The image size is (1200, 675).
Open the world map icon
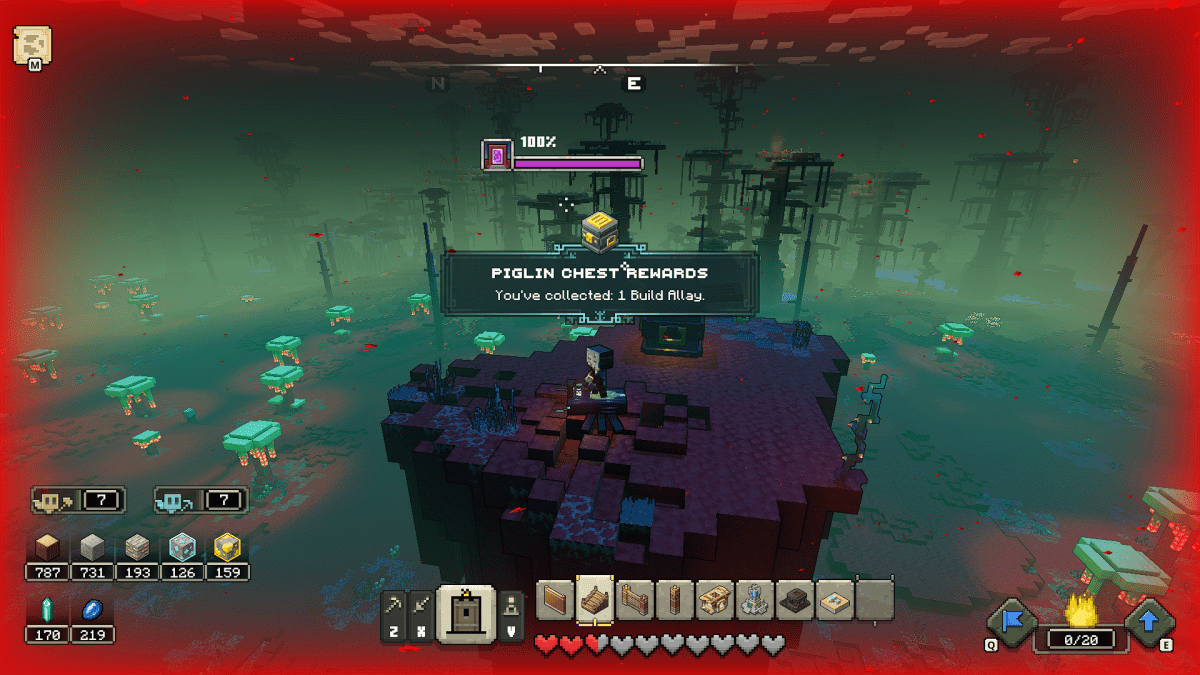coord(32,45)
